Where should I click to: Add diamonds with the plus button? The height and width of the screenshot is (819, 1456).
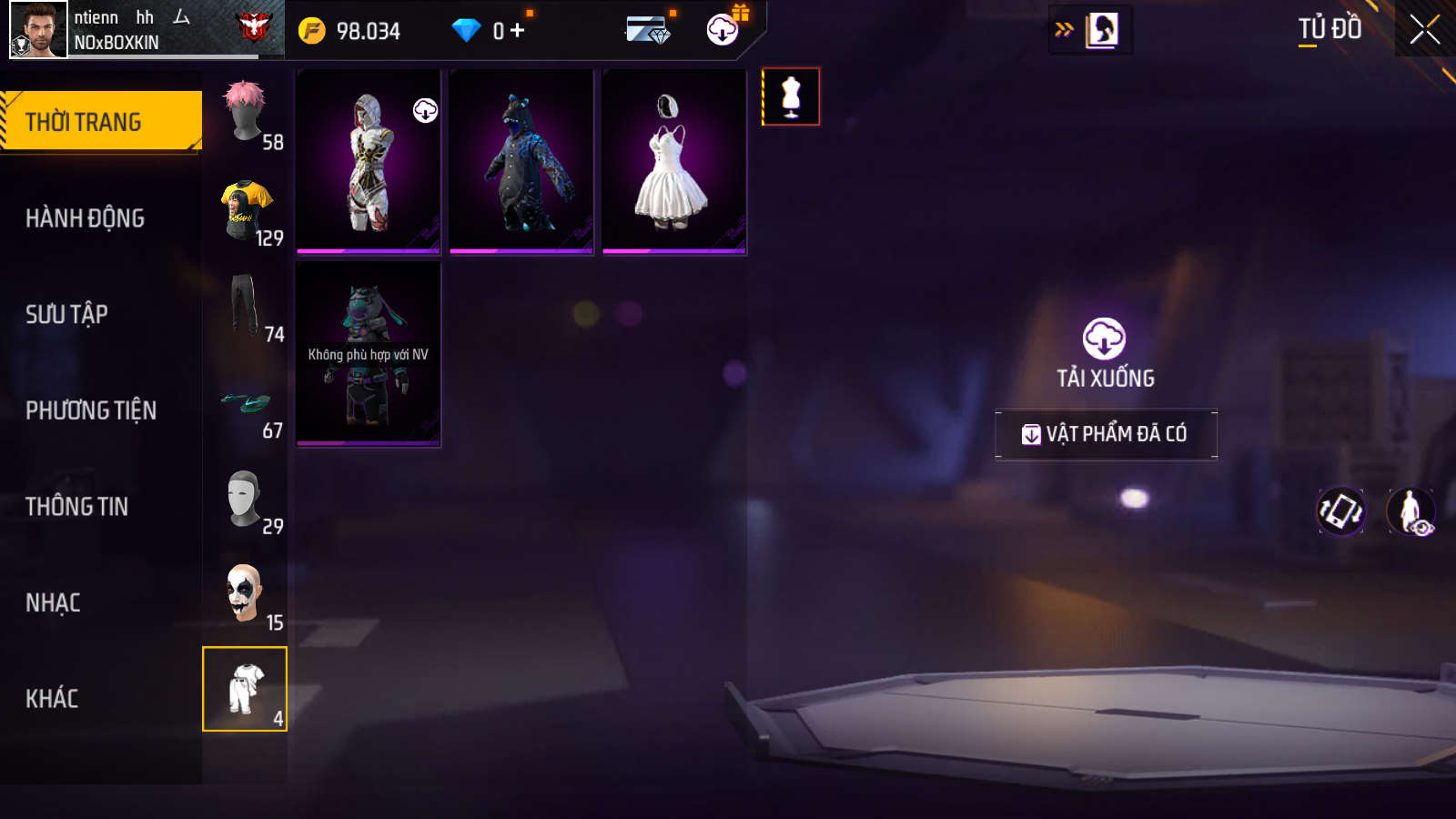(518, 31)
